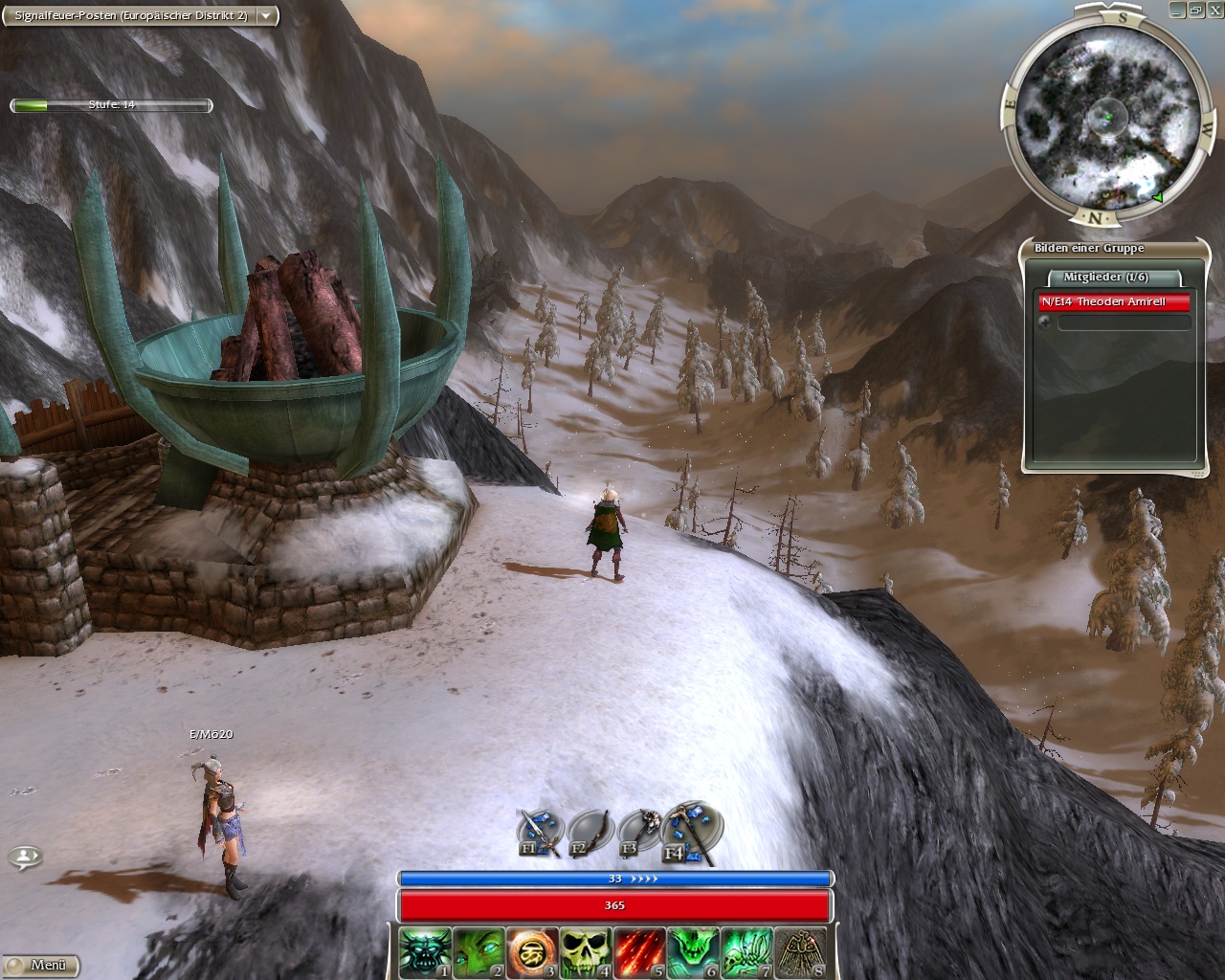
Task: Cast skill 5 with red fiery streaks
Action: point(638,951)
